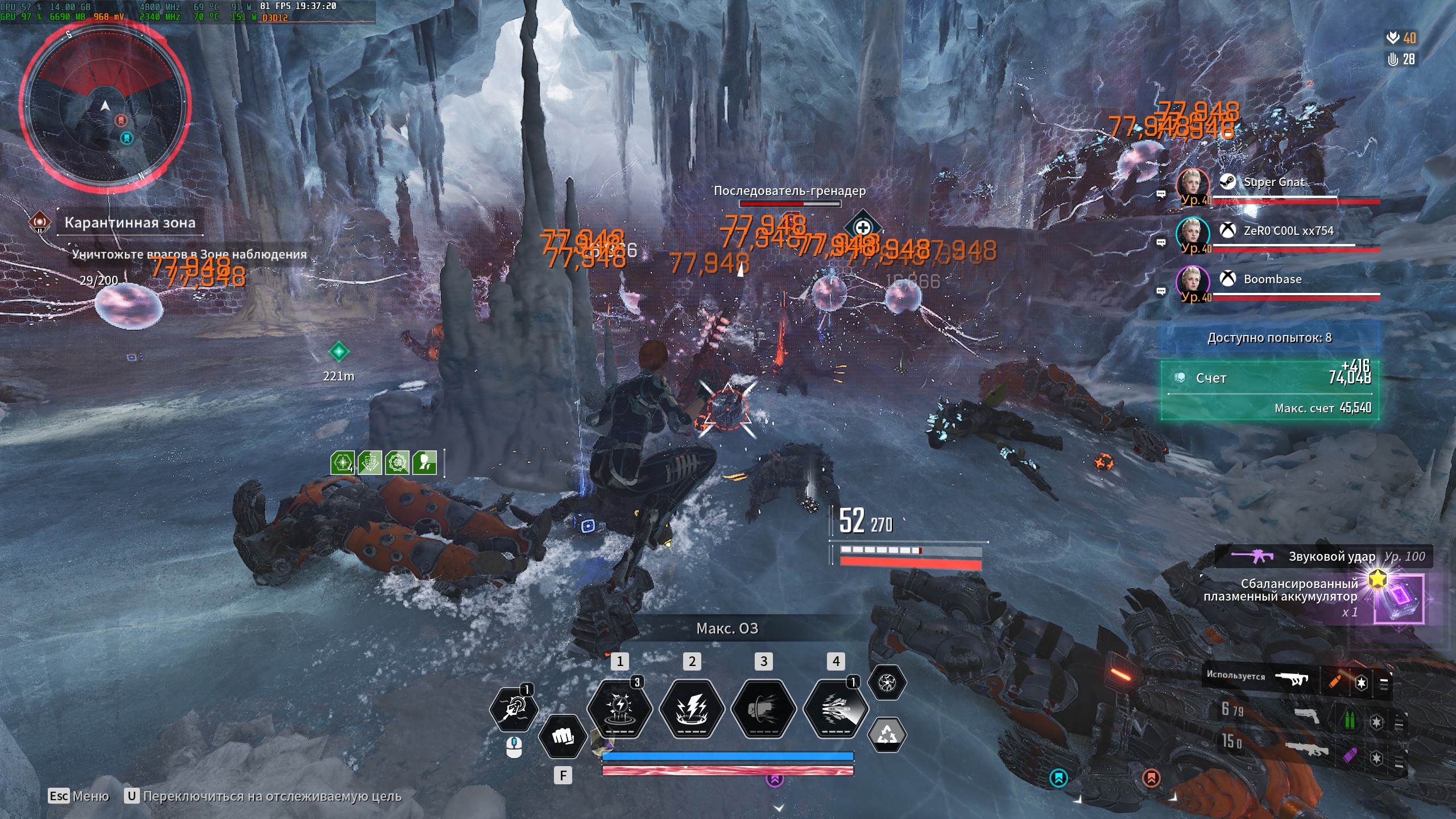Use the speeding fist punch ability

[763, 709]
